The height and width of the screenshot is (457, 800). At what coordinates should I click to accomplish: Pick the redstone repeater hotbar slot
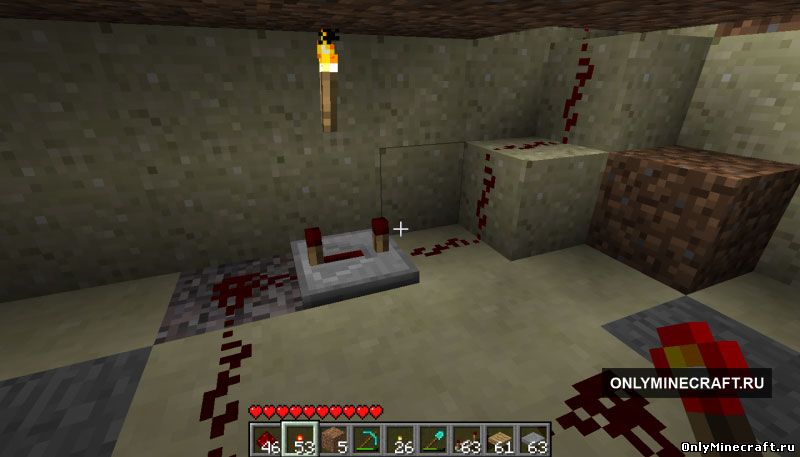467,439
